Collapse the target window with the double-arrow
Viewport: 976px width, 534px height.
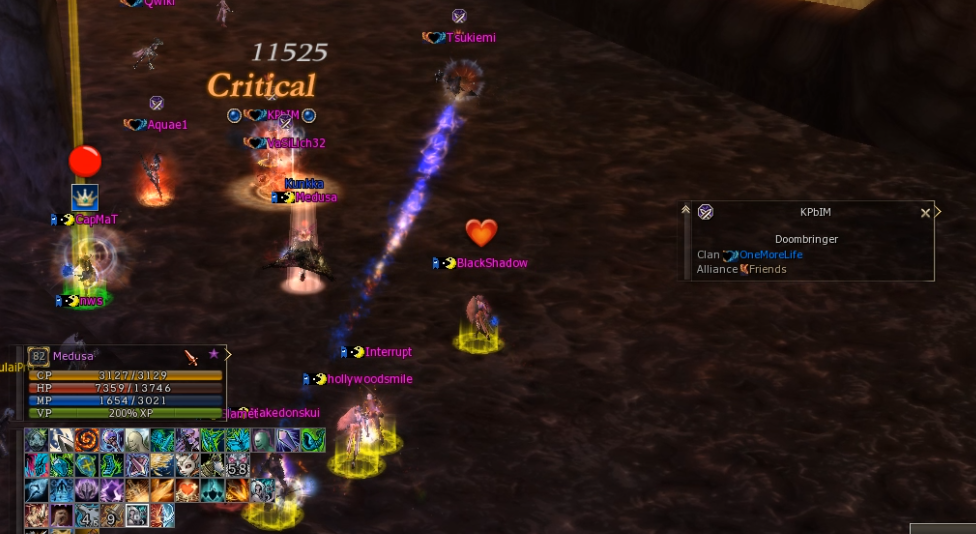coord(686,211)
